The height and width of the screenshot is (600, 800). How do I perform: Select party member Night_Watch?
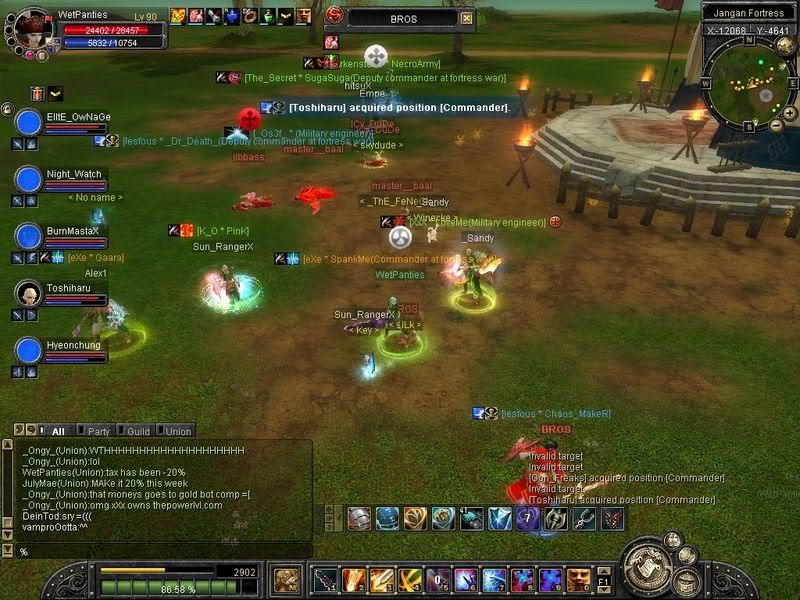point(28,180)
